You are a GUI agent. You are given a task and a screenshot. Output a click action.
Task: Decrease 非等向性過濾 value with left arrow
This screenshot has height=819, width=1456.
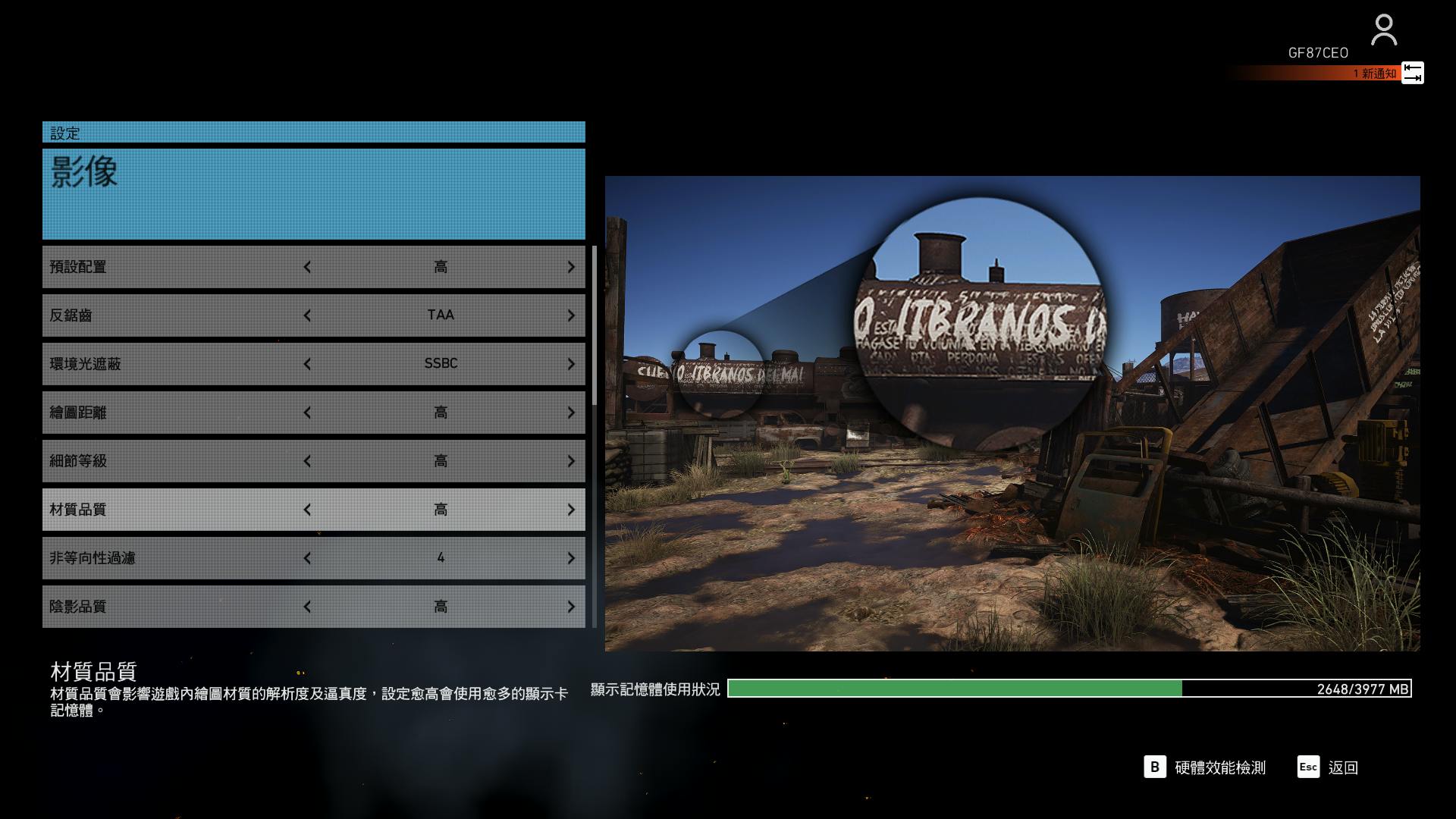click(307, 558)
